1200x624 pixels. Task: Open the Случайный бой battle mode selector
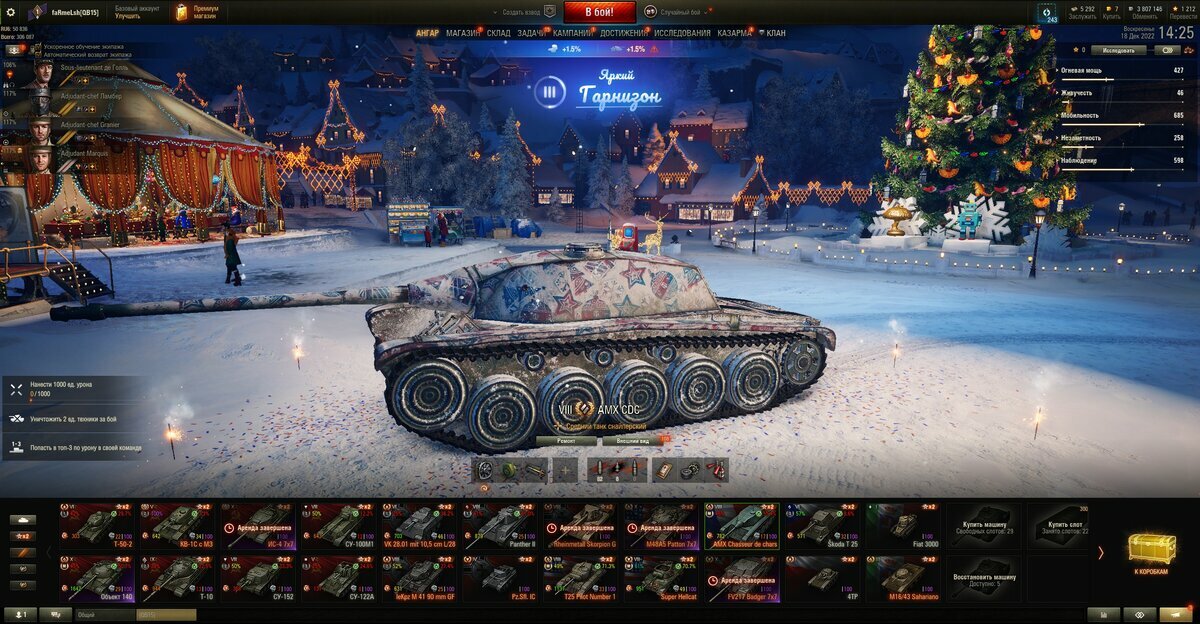[x=676, y=12]
